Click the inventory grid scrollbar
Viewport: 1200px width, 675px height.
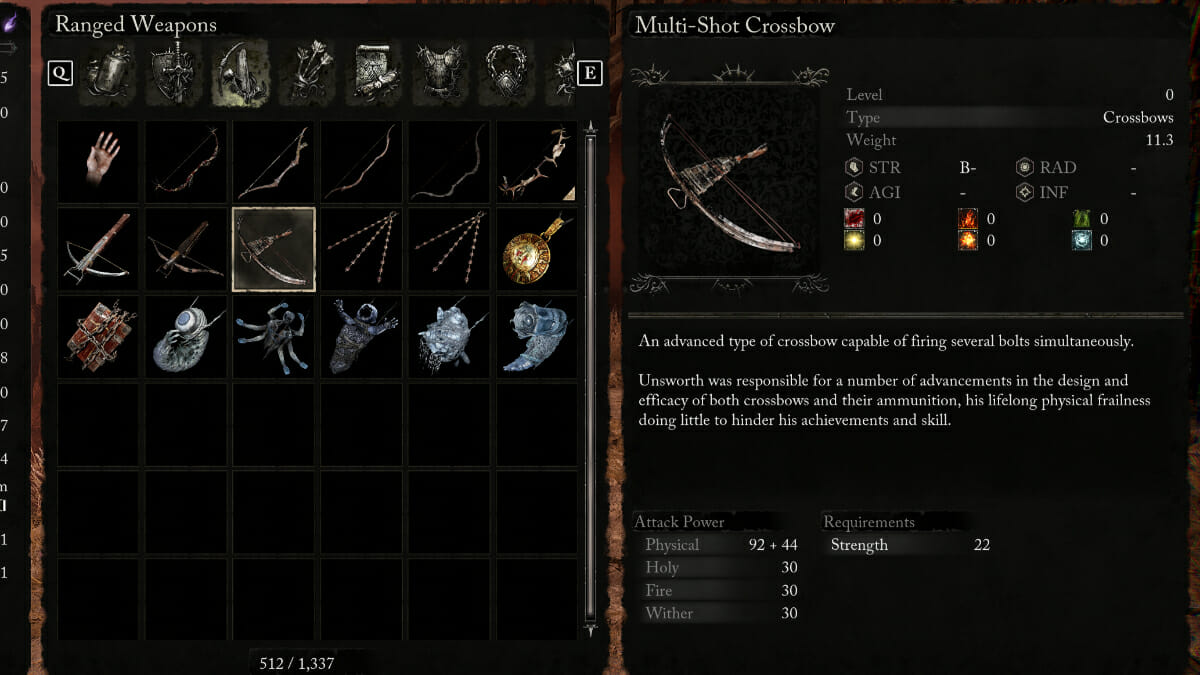point(590,380)
